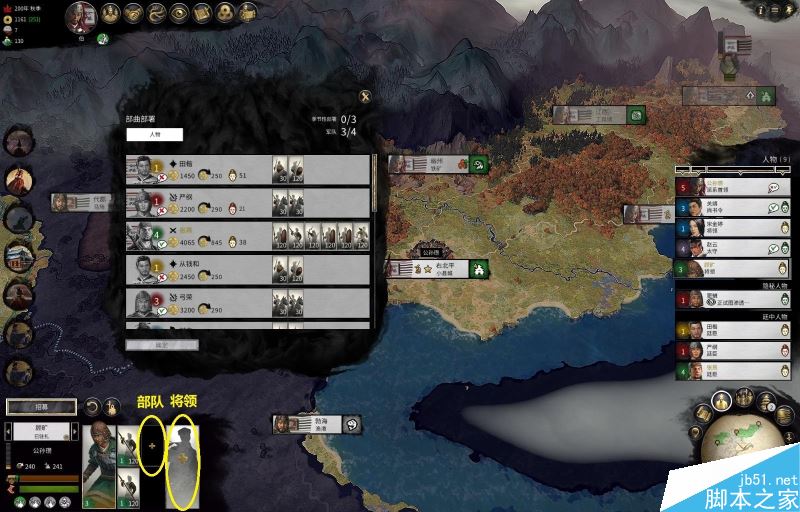Viewport: 800px width, 512px height.
Task: Close the retinue deployment panel
Action: [x=365, y=96]
